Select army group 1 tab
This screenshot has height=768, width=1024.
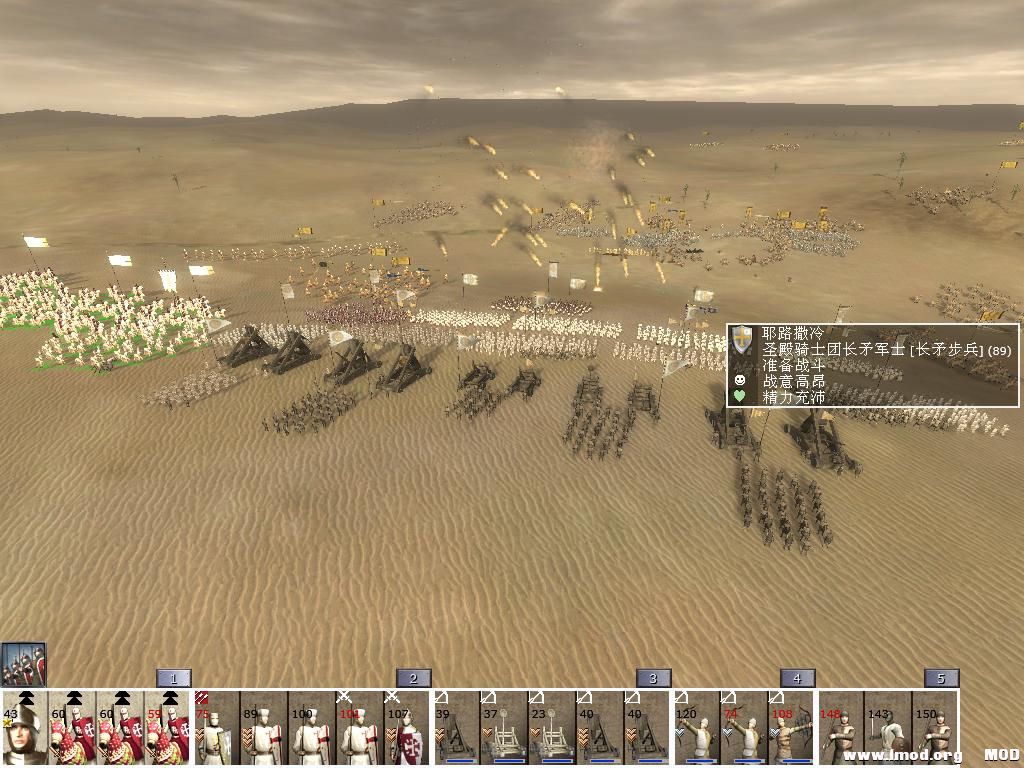coord(173,678)
